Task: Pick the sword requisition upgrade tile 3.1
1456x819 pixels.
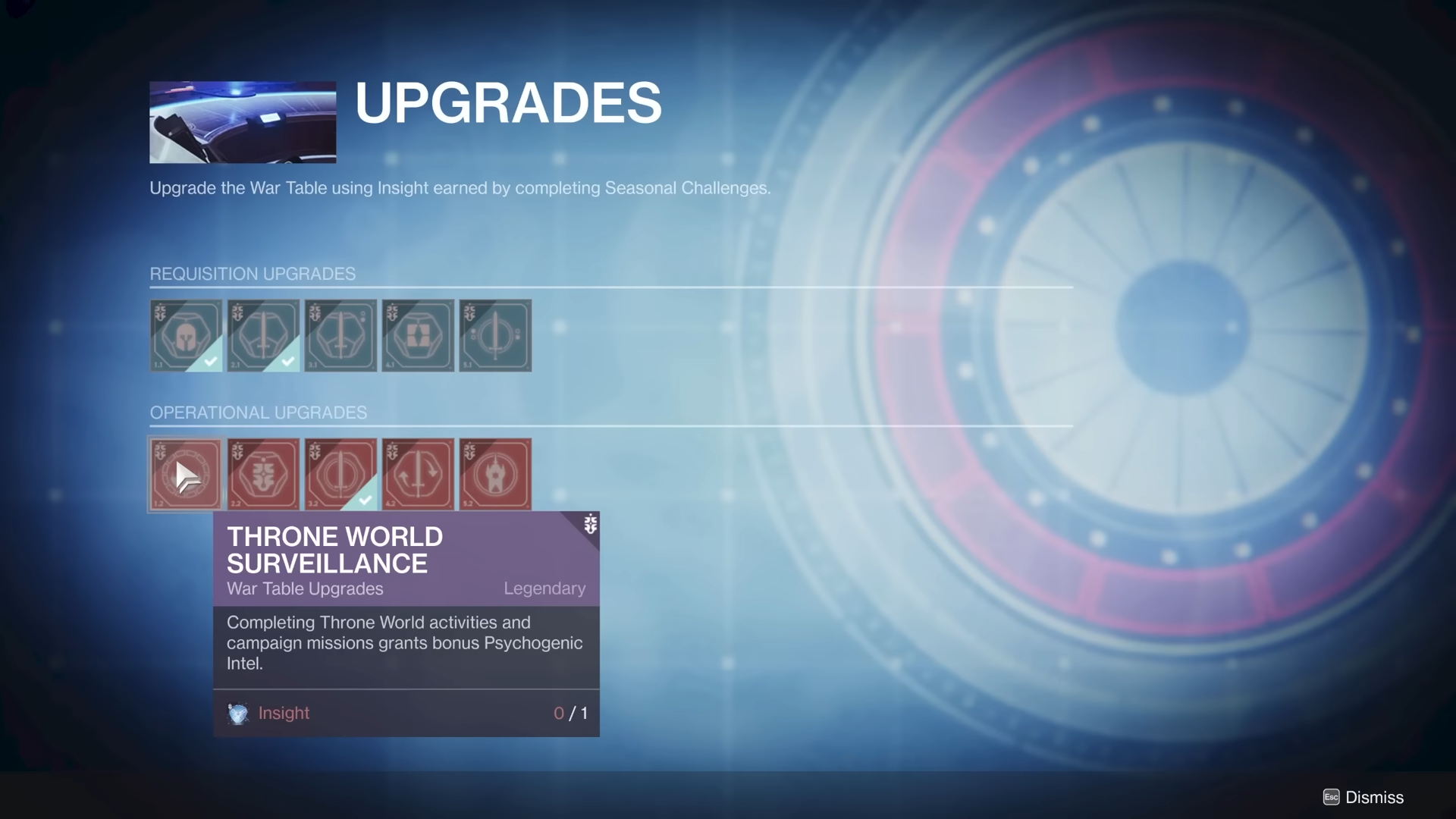Action: (x=340, y=335)
